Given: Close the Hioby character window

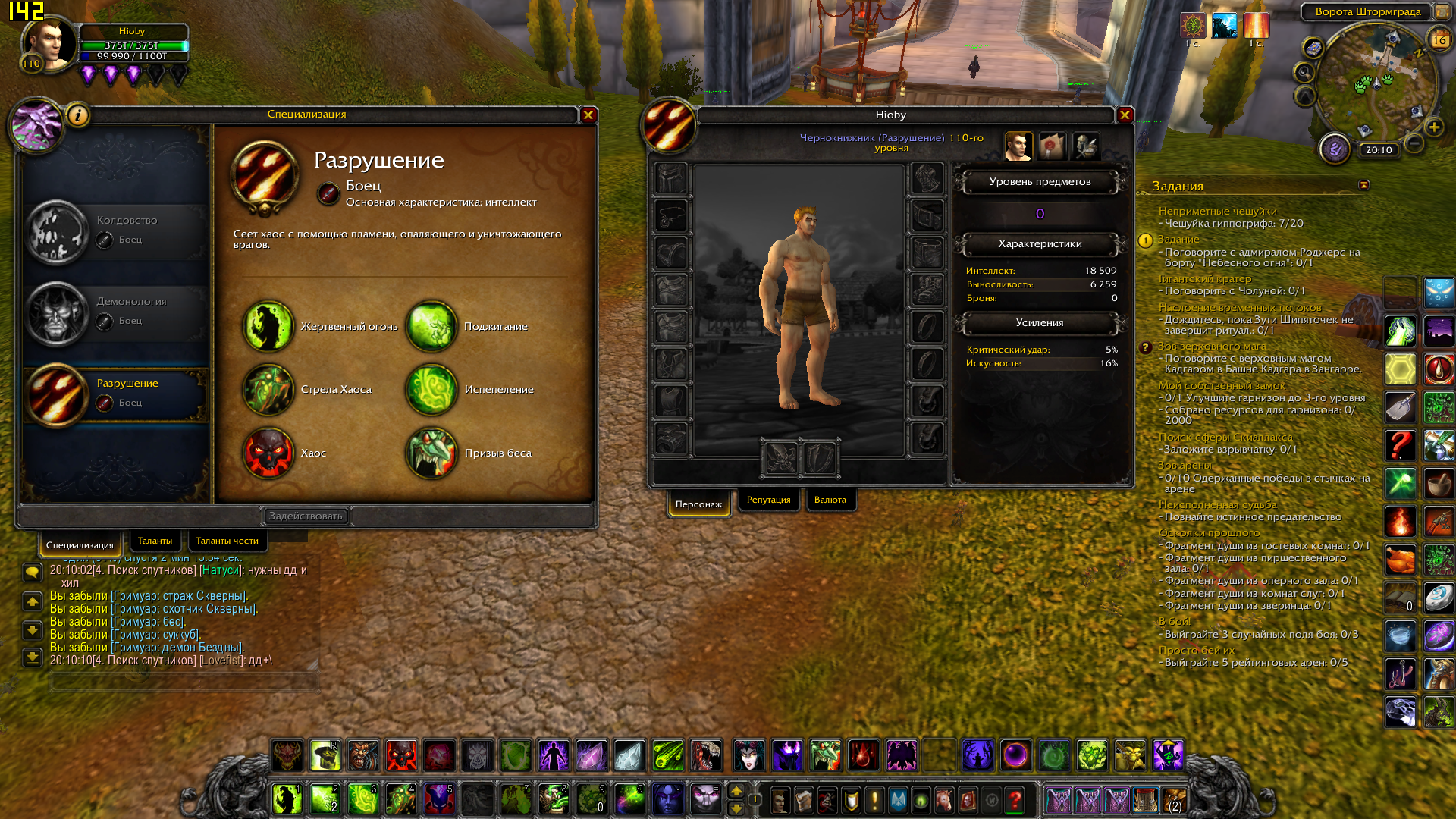Looking at the screenshot, I should 1125,115.
